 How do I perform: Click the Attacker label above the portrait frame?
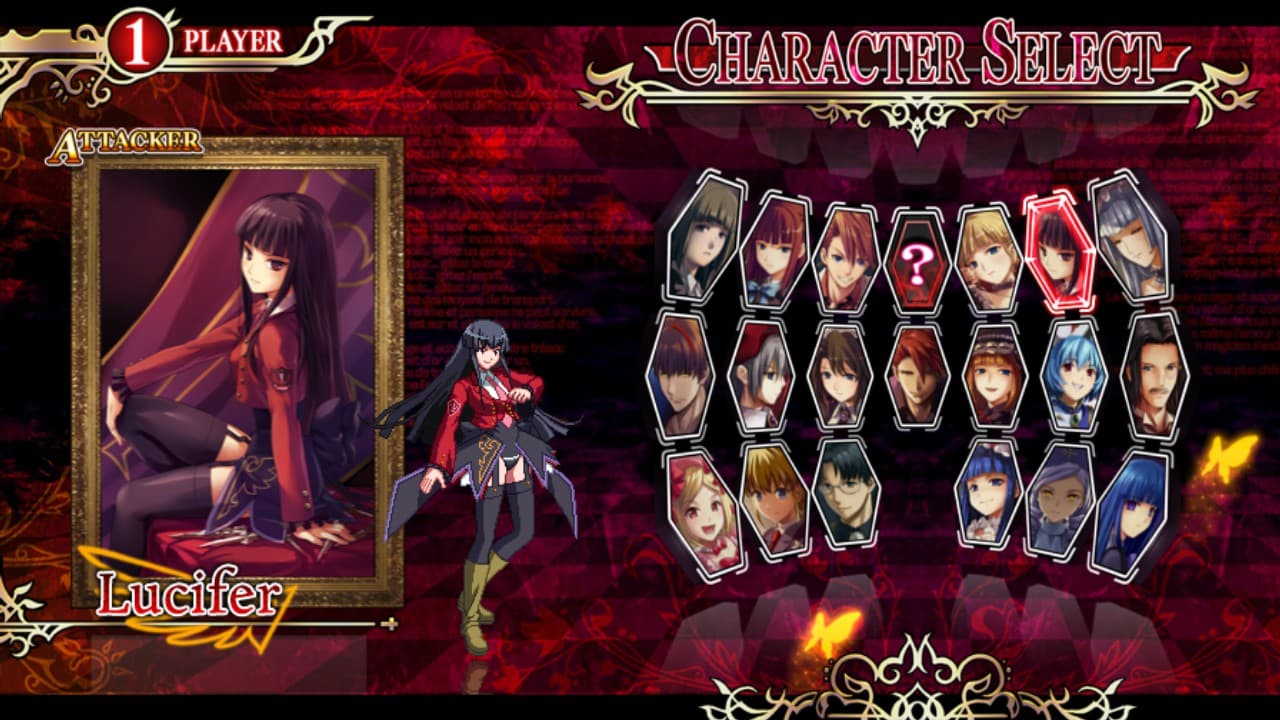point(125,143)
